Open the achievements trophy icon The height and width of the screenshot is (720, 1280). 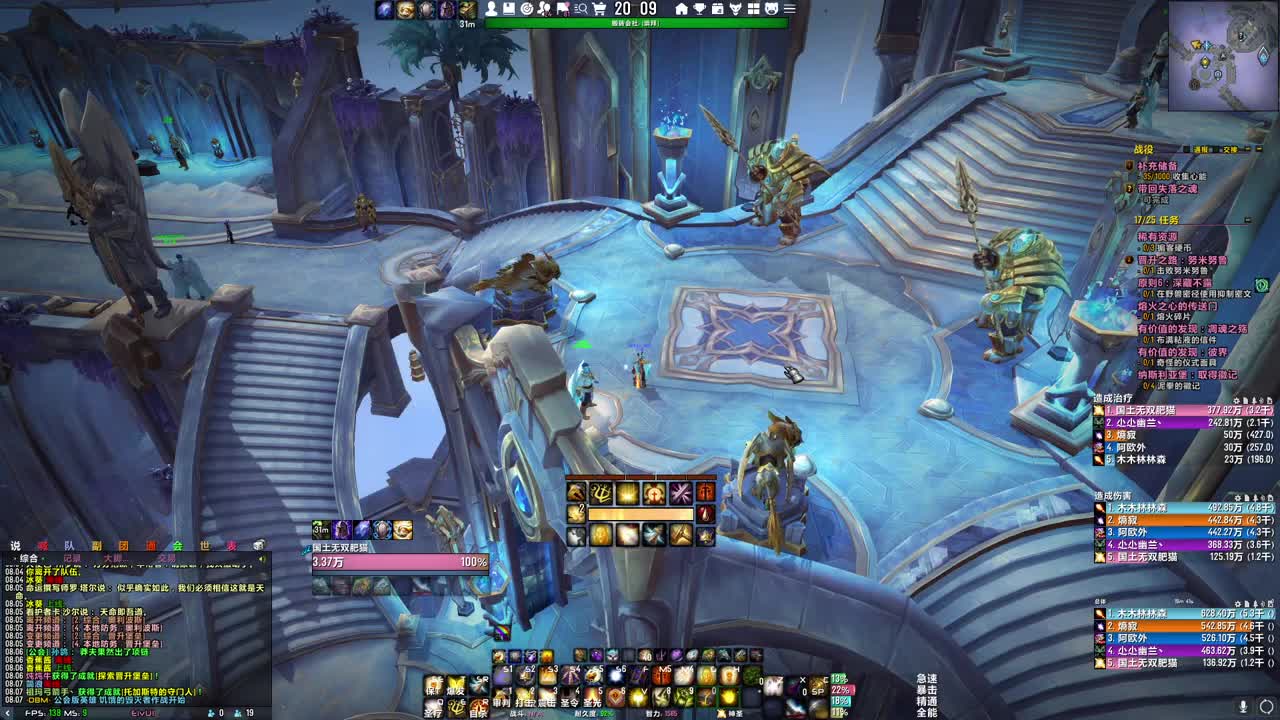click(x=698, y=8)
